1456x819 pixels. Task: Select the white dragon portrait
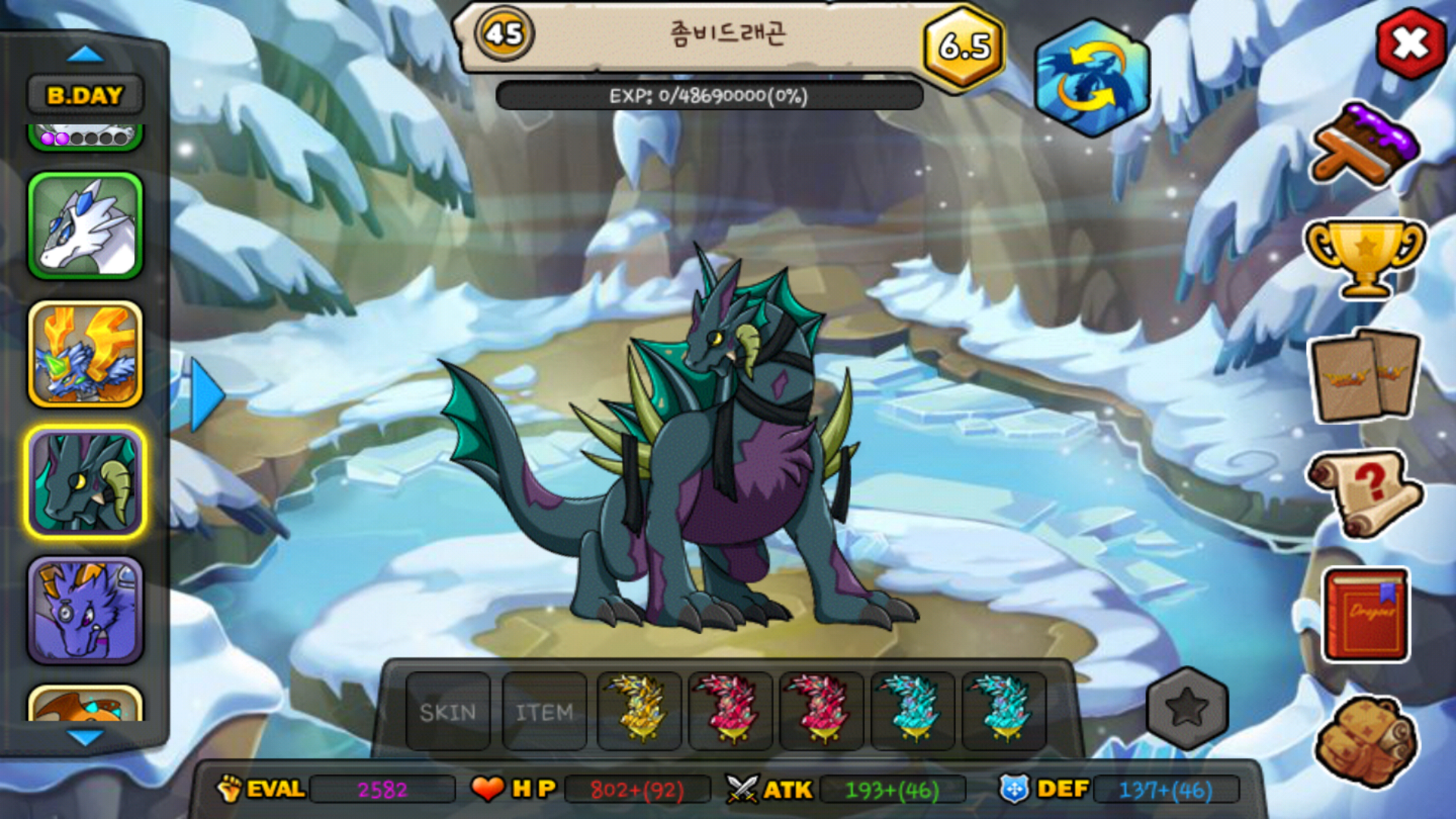click(86, 225)
